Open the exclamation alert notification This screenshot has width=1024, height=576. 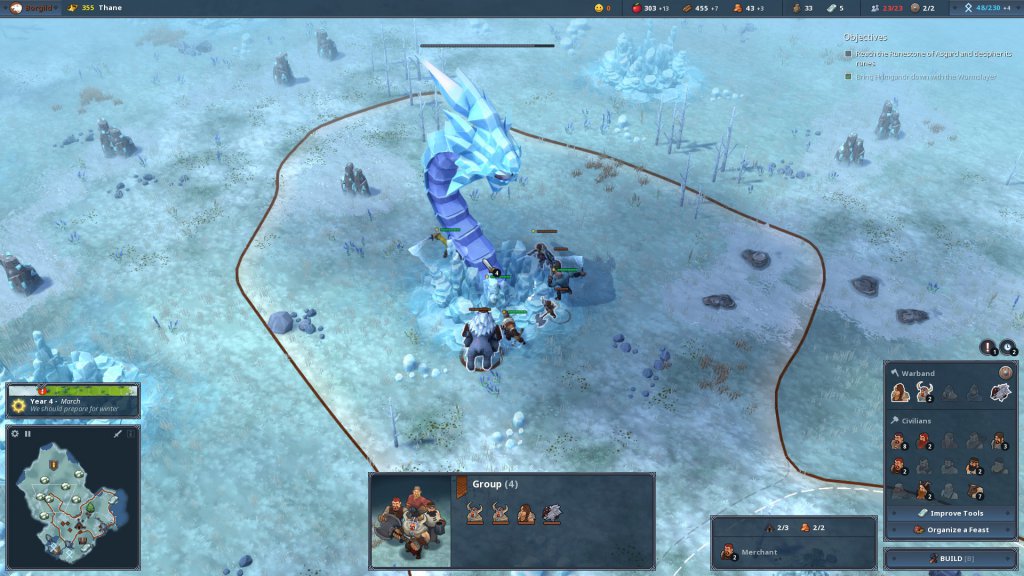point(987,348)
